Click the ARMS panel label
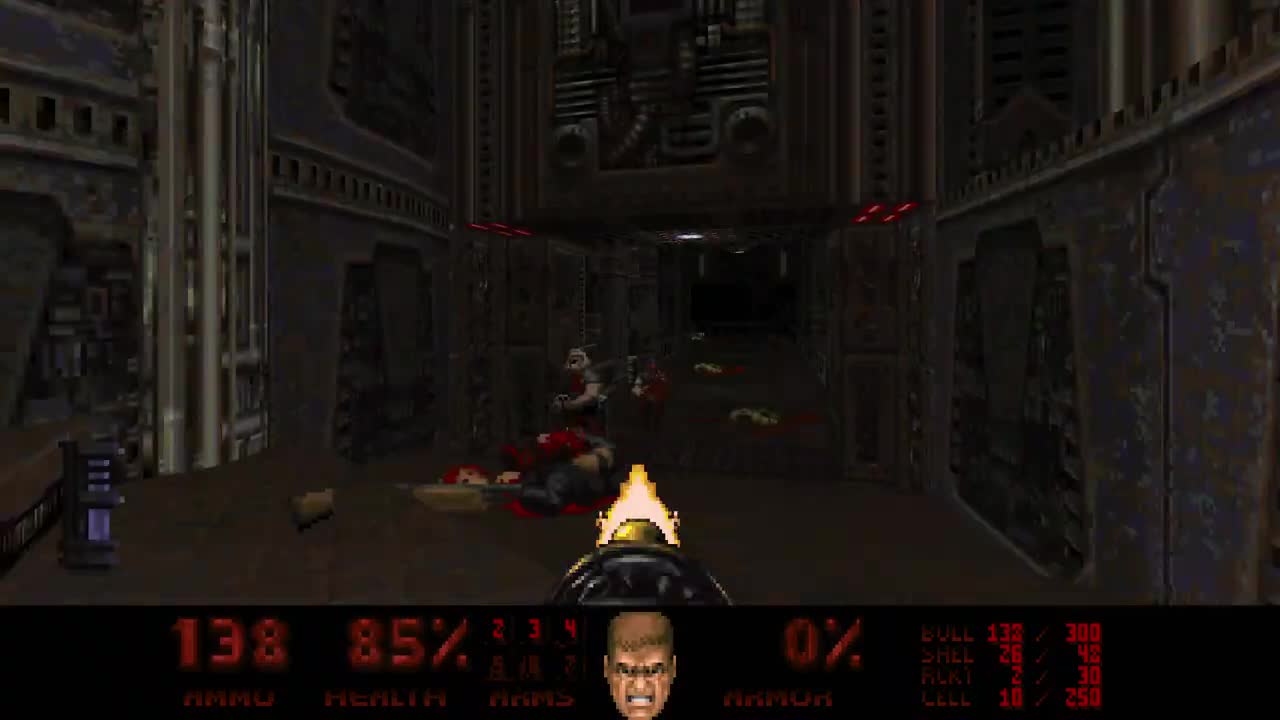 coord(531,698)
